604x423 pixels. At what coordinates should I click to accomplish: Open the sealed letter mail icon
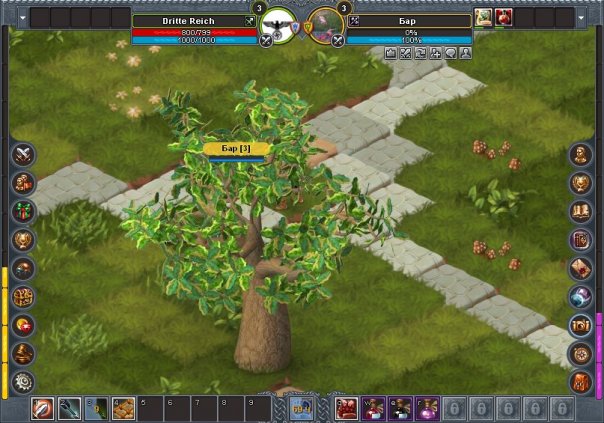pyautogui.click(x=581, y=268)
